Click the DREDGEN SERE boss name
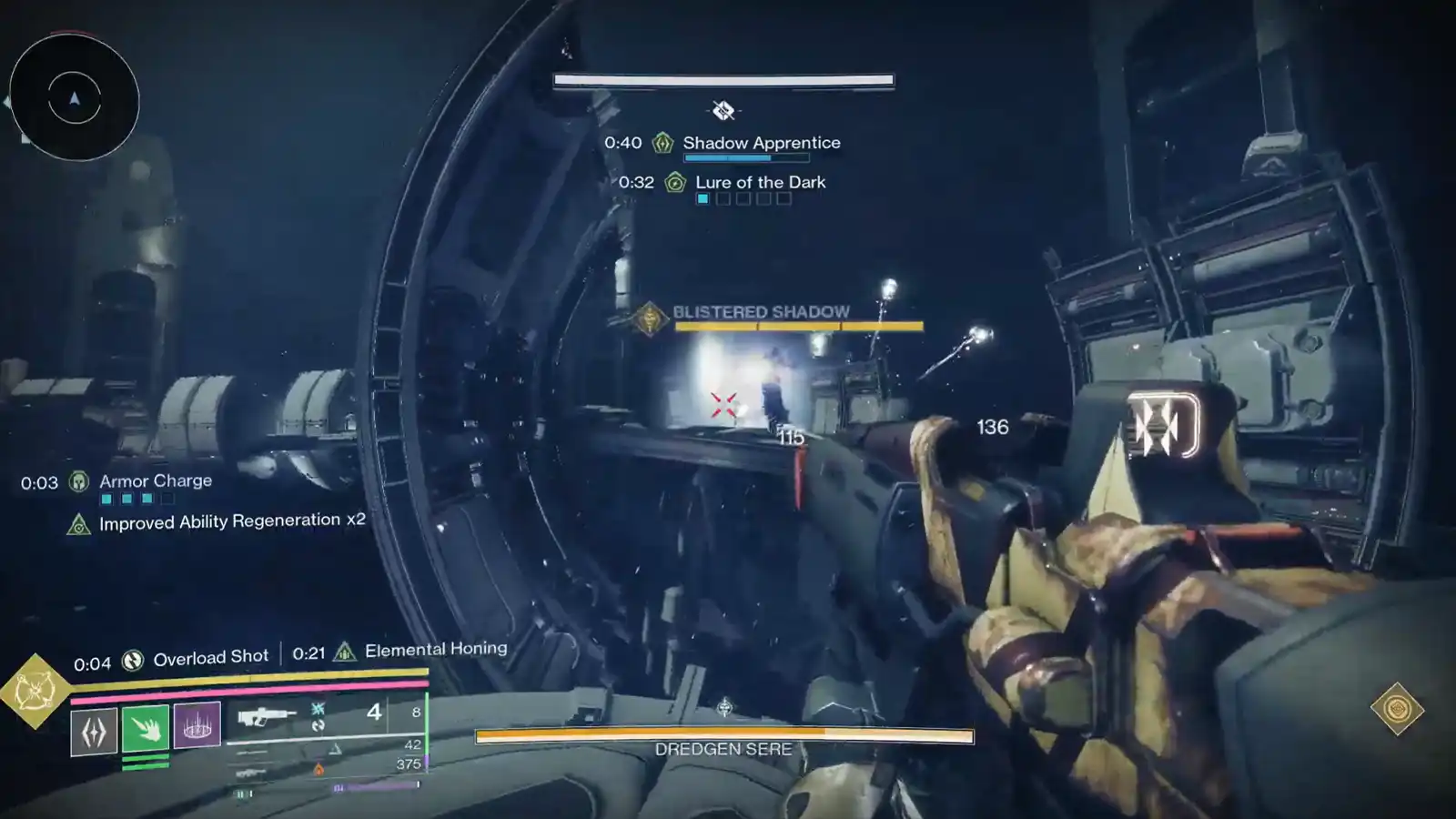The width and height of the screenshot is (1456, 819). 723,749
